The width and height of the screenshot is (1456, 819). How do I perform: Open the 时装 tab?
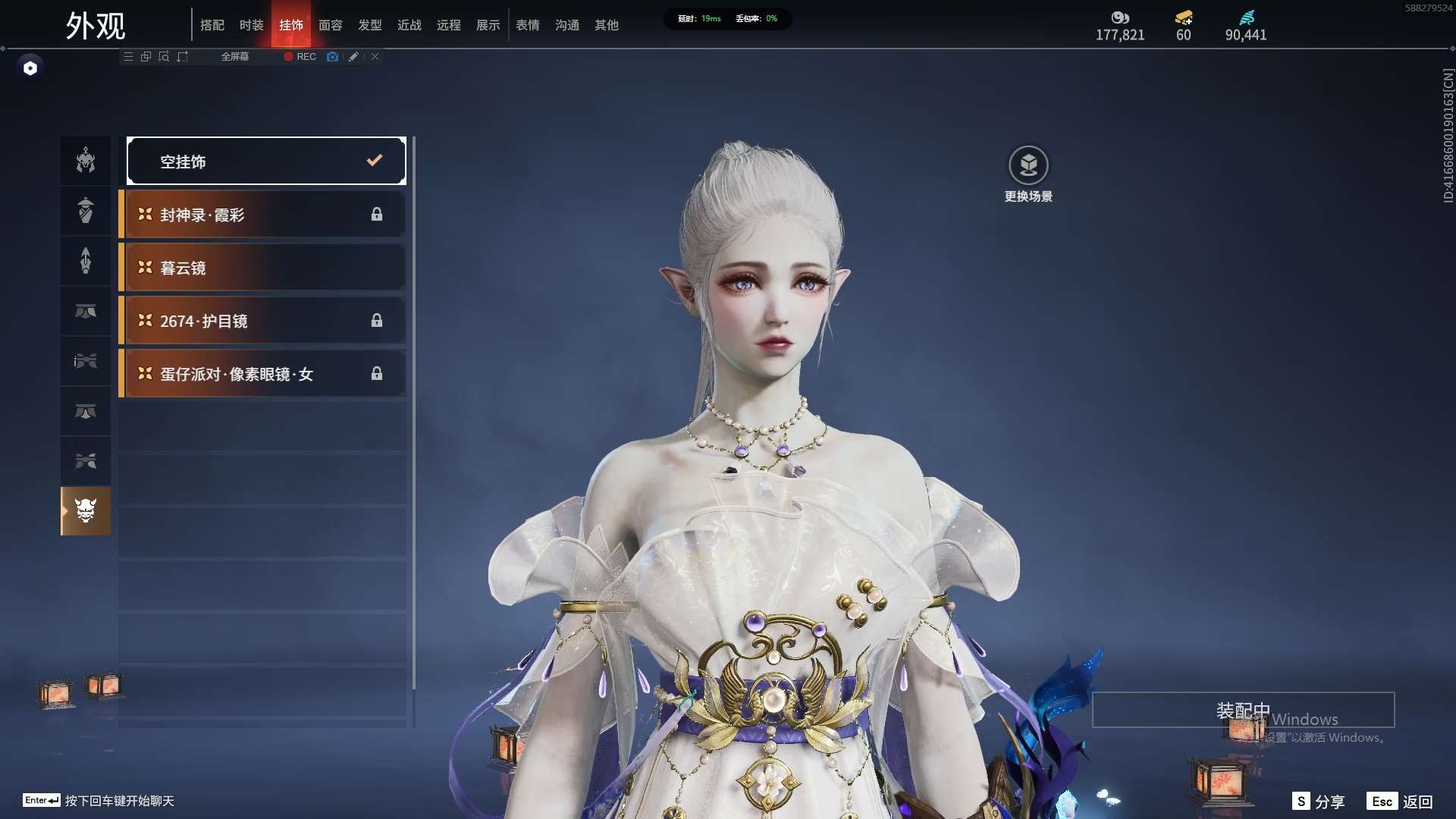pos(252,25)
